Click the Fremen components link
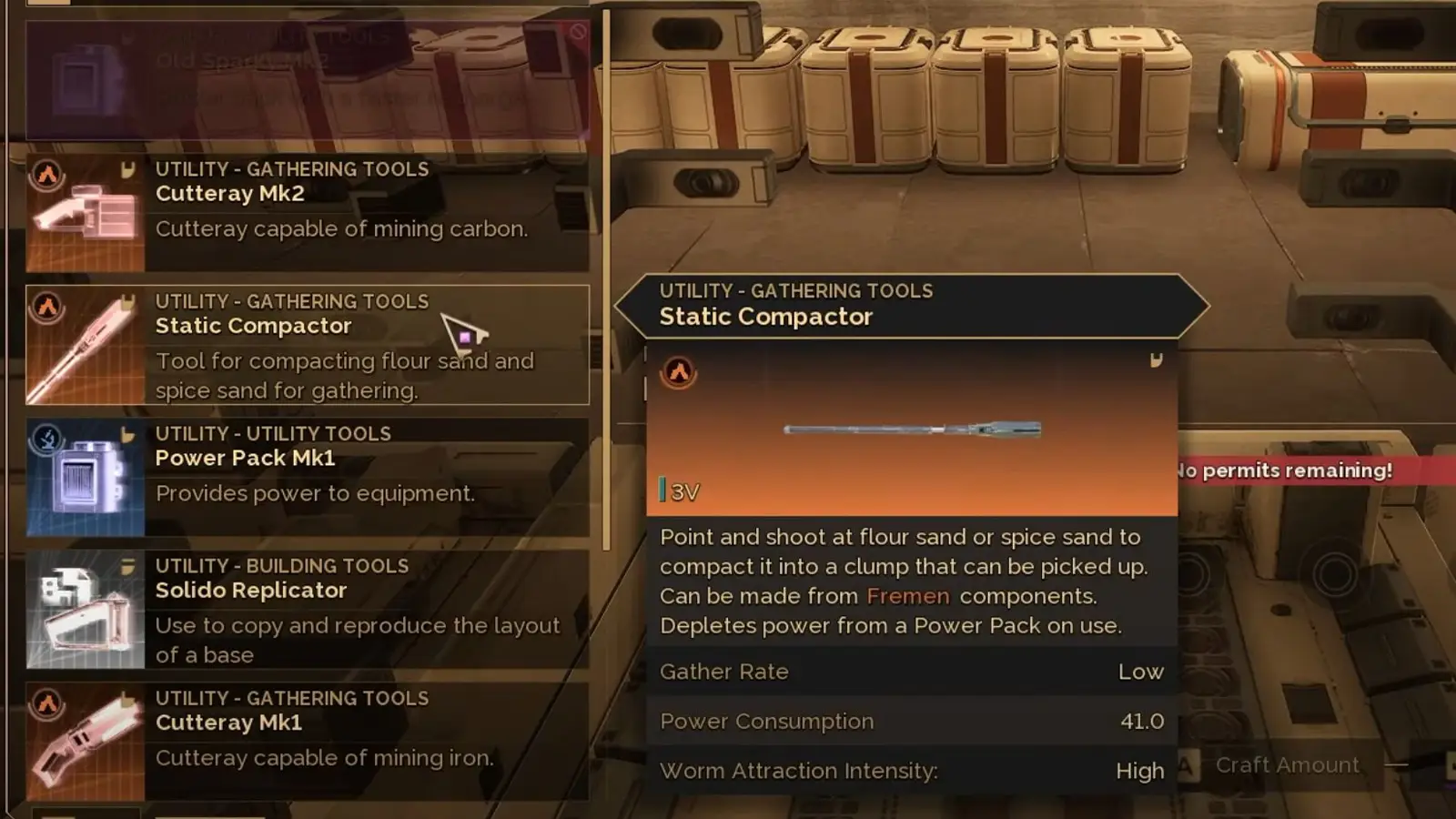 (x=908, y=596)
